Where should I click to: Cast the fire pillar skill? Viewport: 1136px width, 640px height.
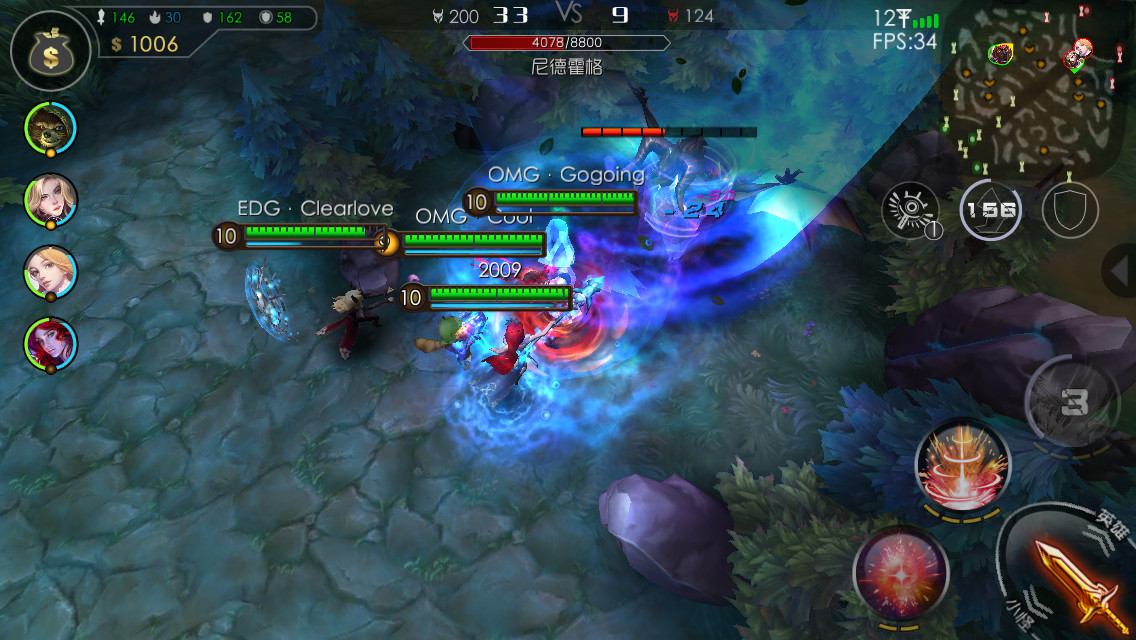point(963,465)
